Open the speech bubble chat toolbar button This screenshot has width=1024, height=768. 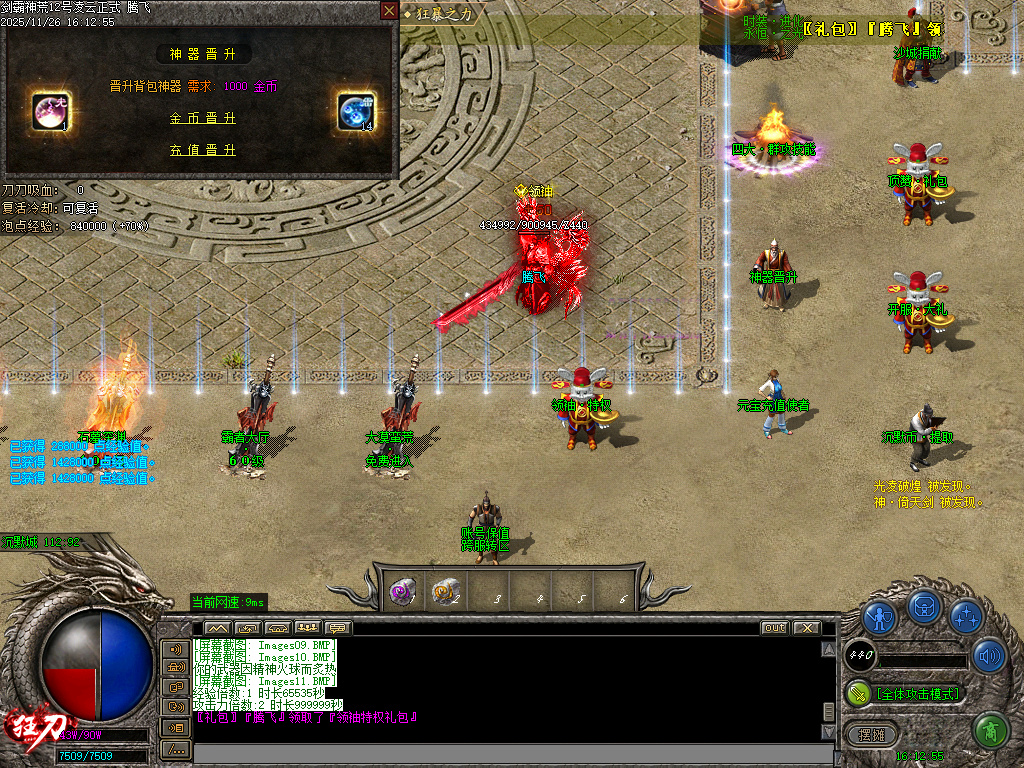pos(339,628)
